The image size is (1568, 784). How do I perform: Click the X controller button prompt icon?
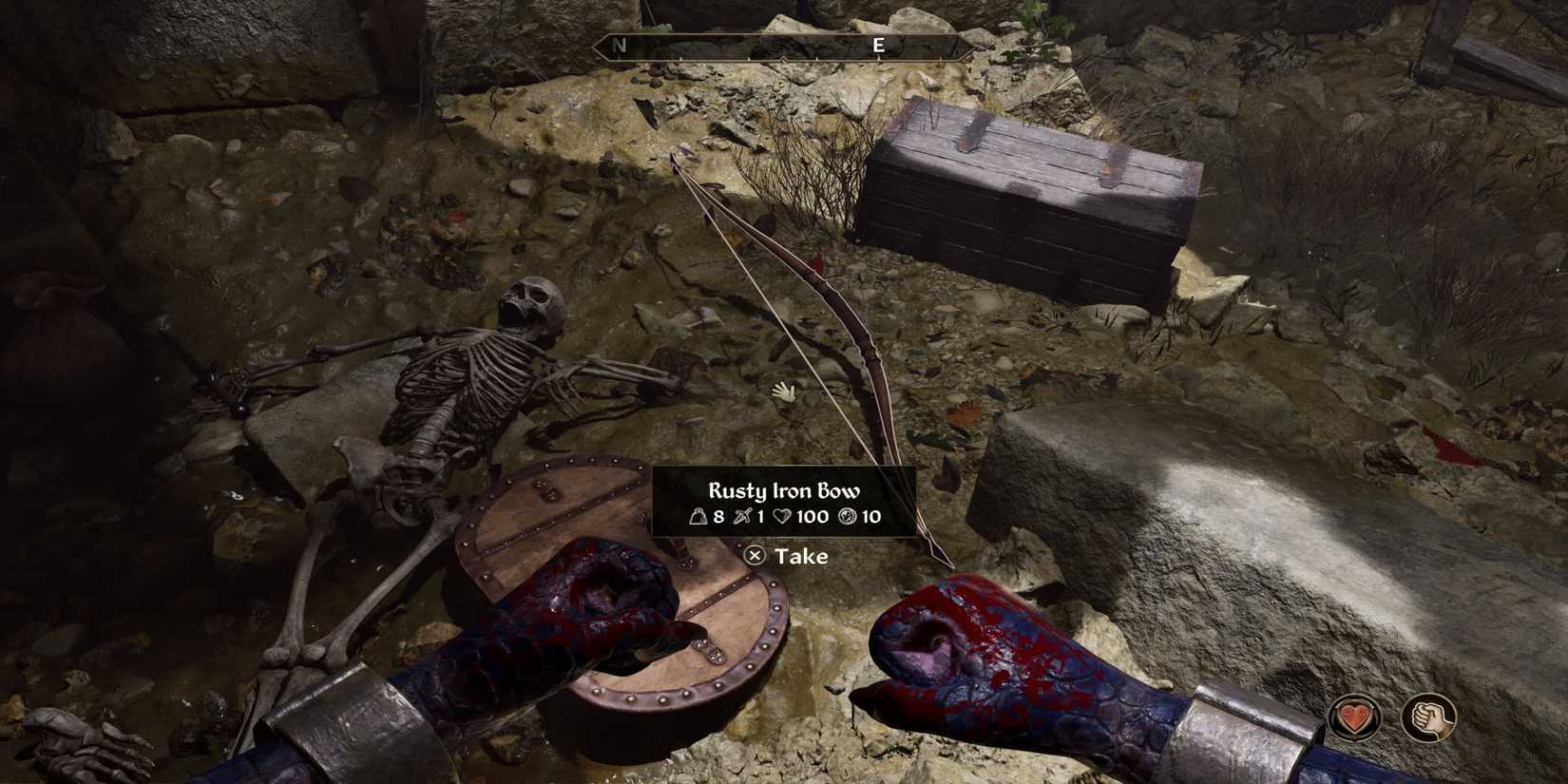click(x=754, y=556)
